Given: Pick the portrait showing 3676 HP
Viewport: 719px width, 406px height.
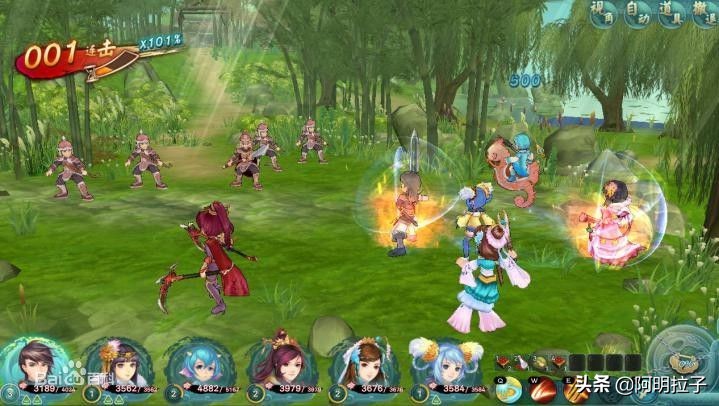Looking at the screenshot, I should (x=364, y=366).
